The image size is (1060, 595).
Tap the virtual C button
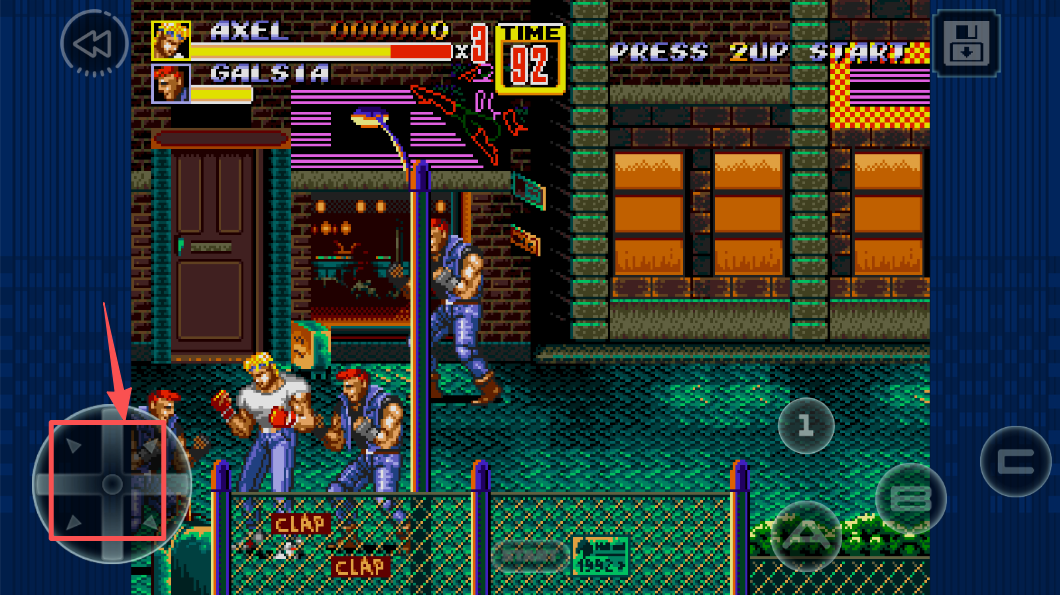pyautogui.click(x=1015, y=462)
